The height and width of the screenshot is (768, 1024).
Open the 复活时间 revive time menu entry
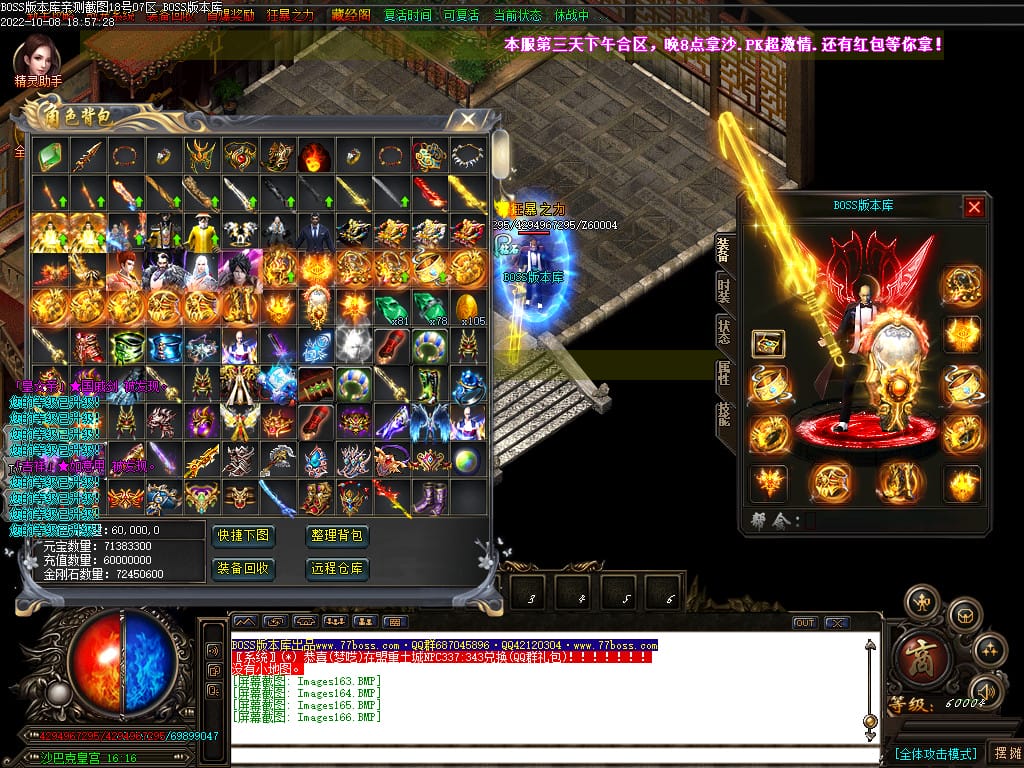(x=407, y=16)
